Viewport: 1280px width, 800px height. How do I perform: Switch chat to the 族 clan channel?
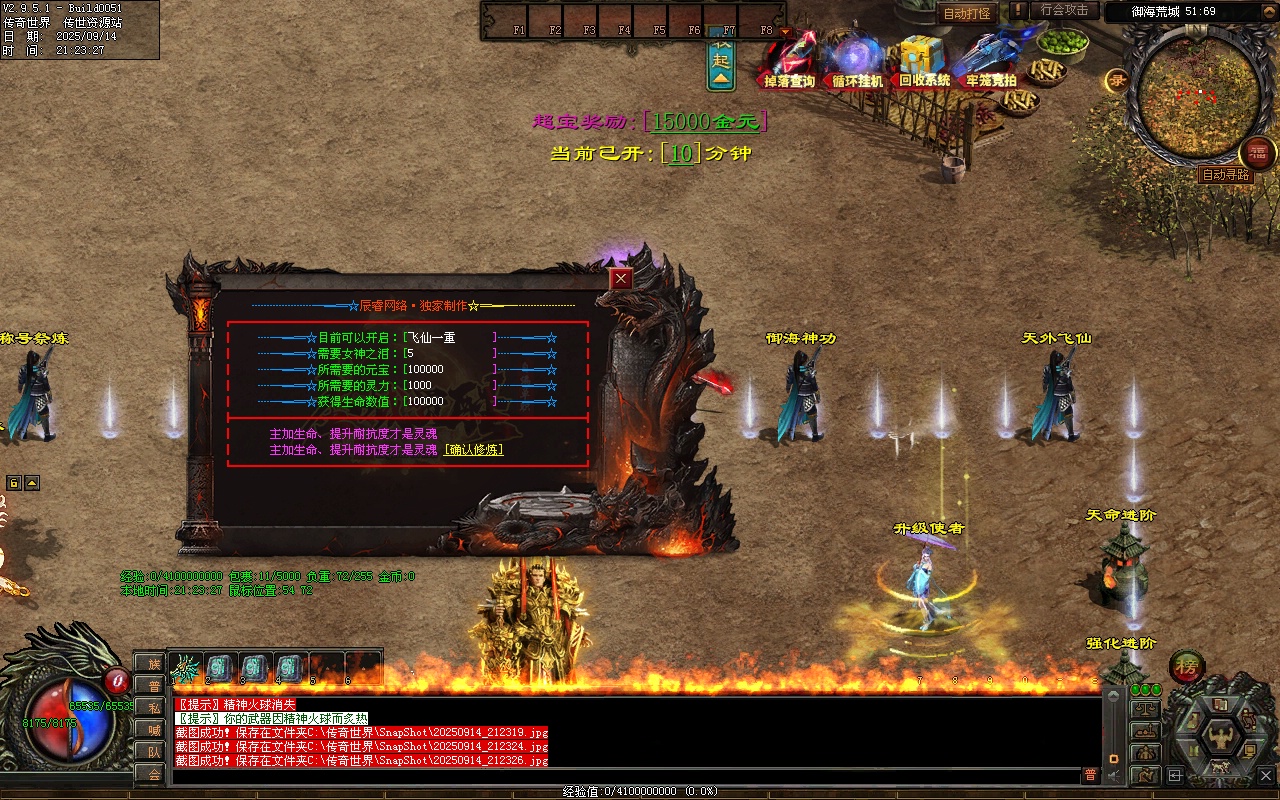[x=152, y=663]
